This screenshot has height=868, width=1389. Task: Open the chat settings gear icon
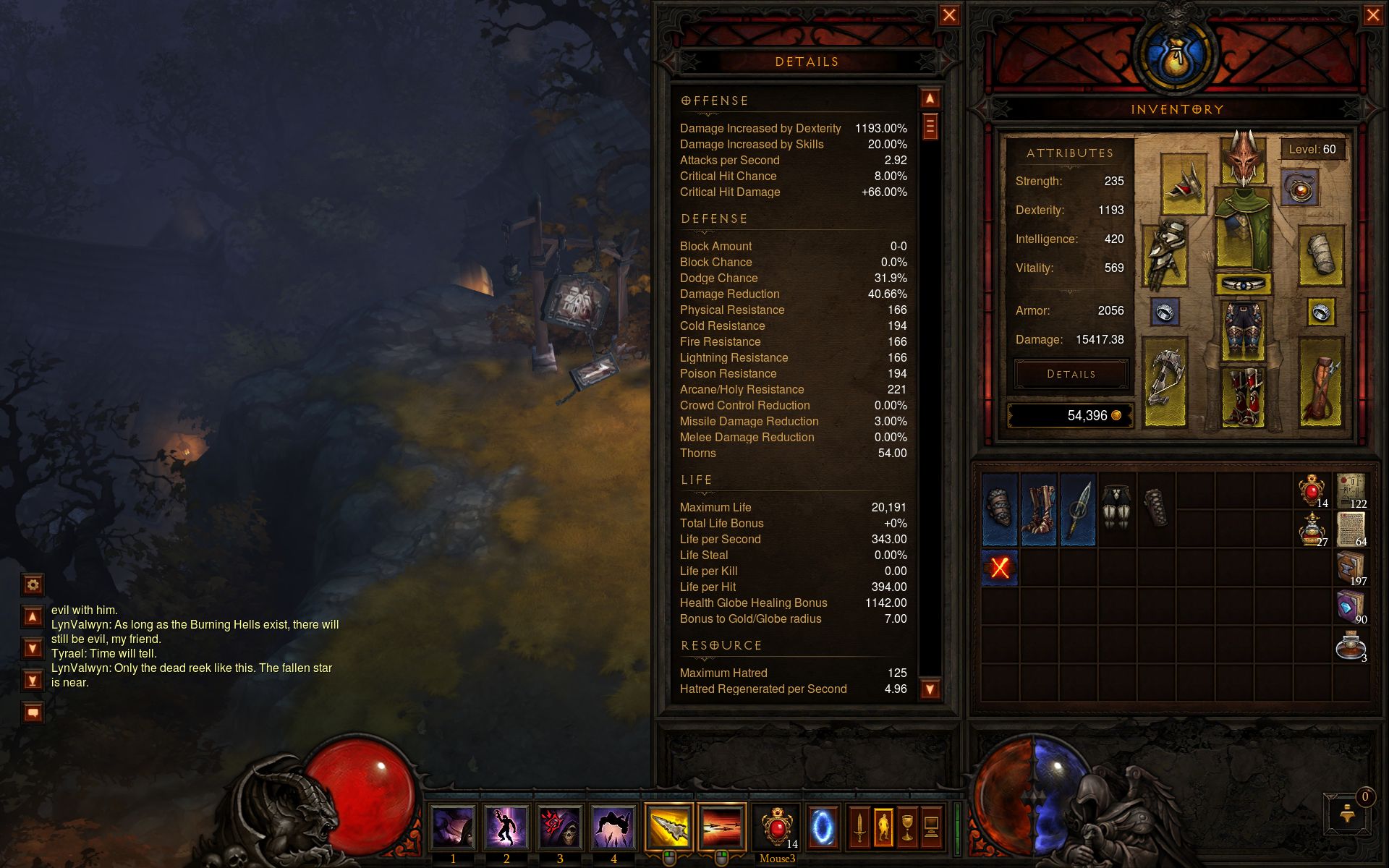point(33,584)
